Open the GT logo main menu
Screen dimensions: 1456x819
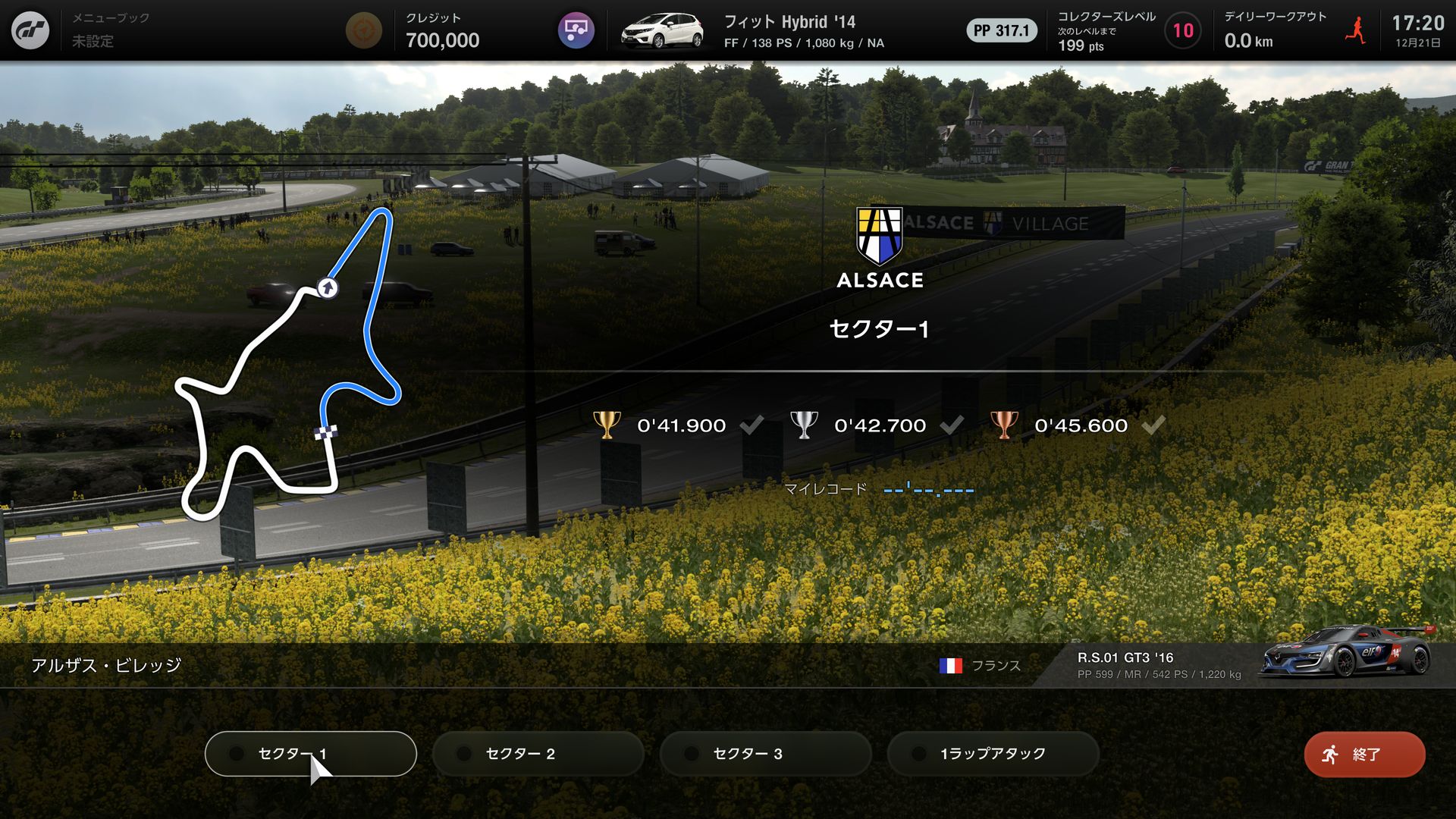[x=30, y=30]
